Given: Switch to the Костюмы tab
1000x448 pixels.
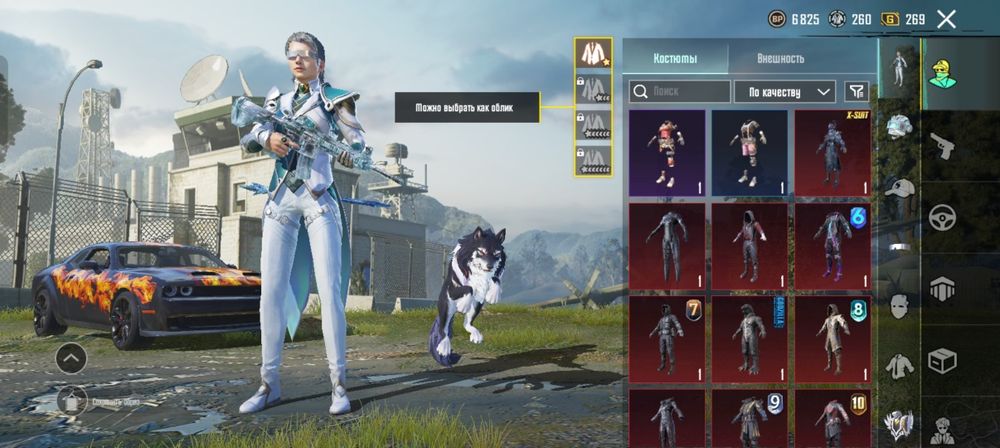Looking at the screenshot, I should click(675, 58).
